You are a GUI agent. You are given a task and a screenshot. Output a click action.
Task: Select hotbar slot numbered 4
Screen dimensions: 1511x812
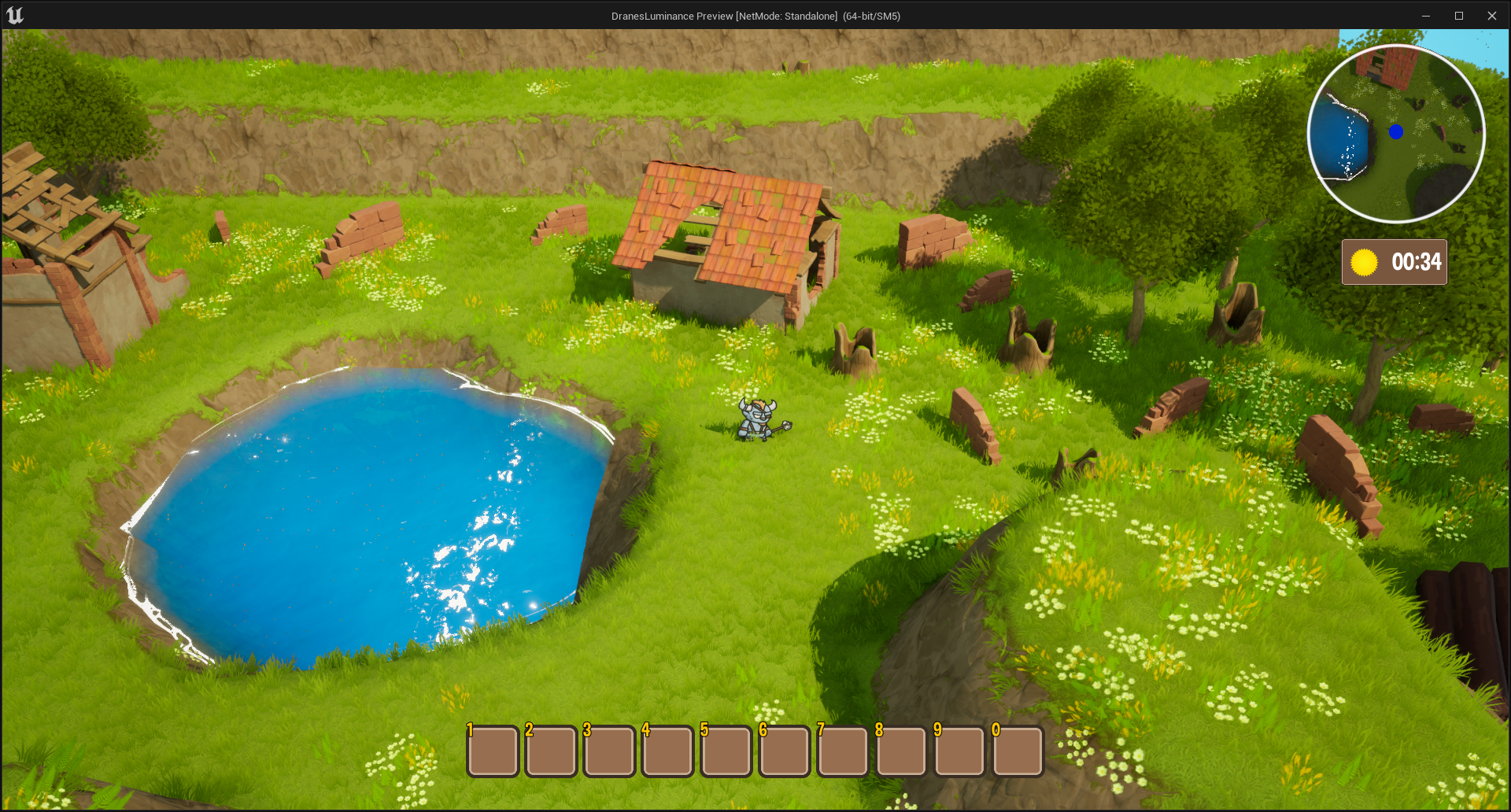click(x=667, y=751)
